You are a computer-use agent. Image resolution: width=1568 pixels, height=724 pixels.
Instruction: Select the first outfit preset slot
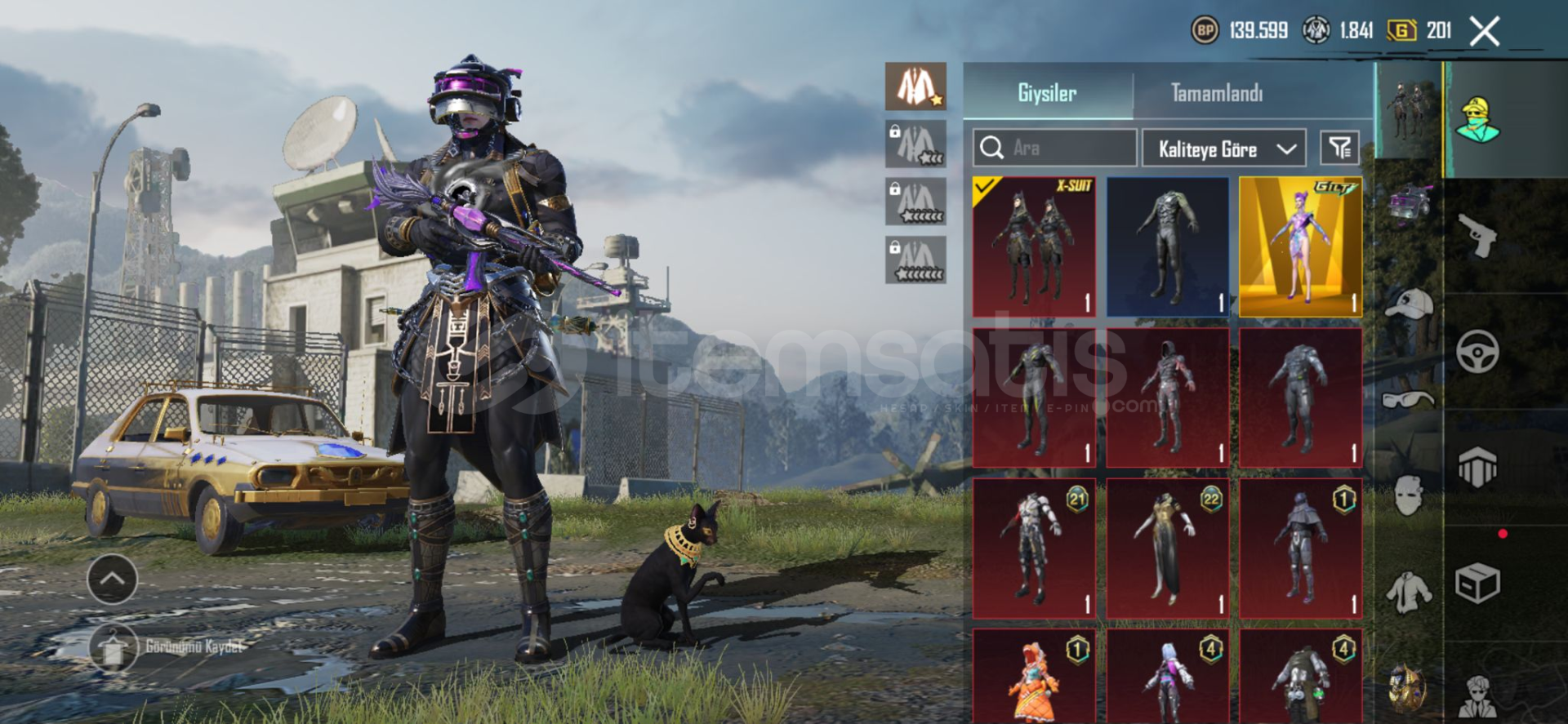click(915, 87)
